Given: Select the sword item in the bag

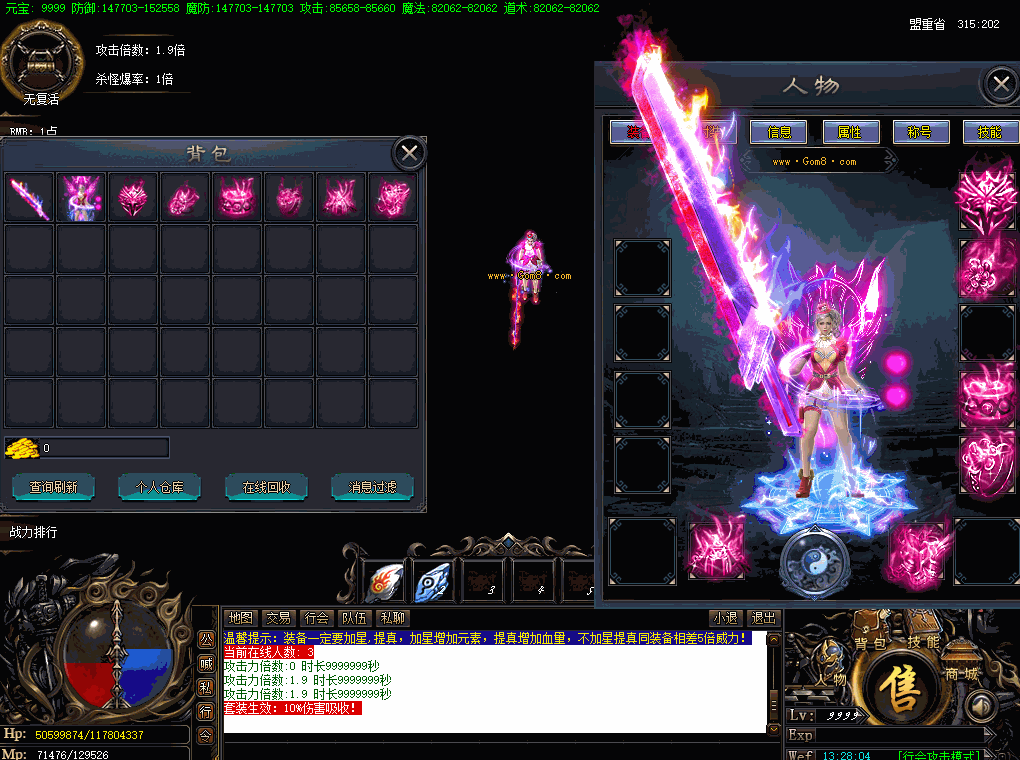Looking at the screenshot, I should click(29, 197).
